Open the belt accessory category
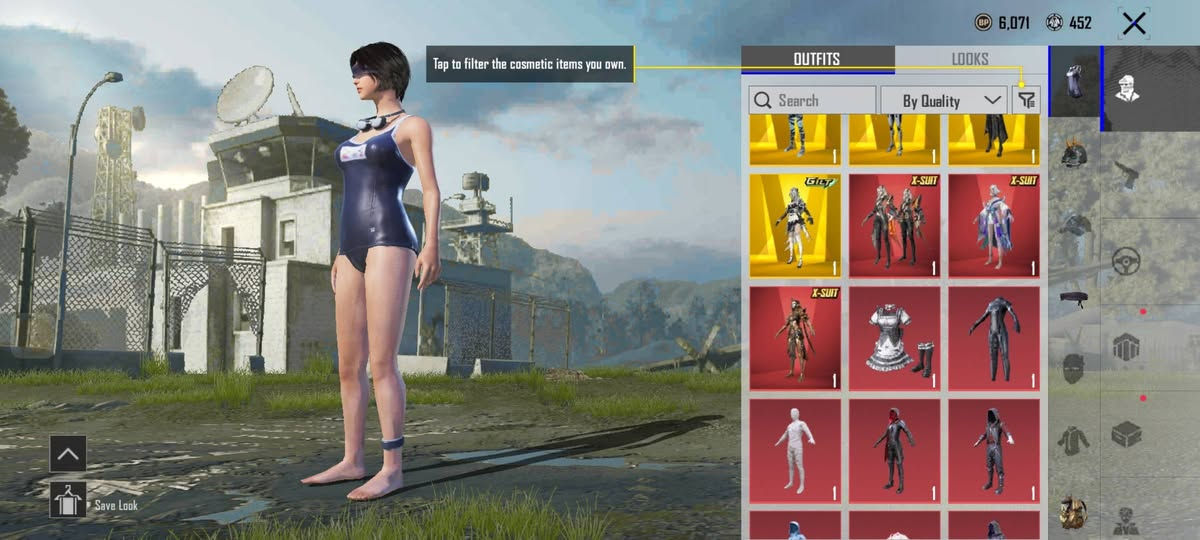The image size is (1200, 540). tap(1074, 296)
